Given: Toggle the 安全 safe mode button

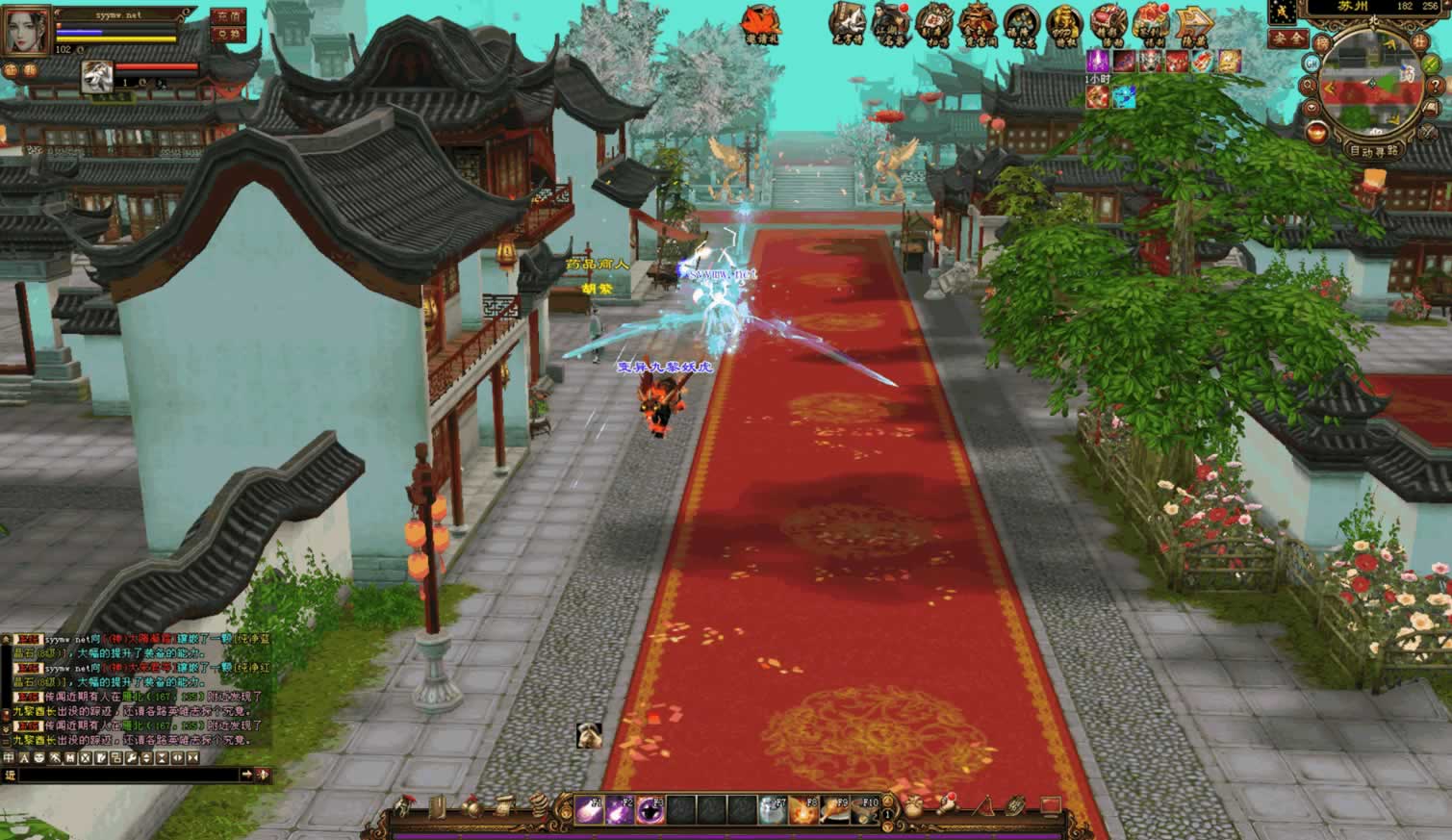Looking at the screenshot, I should [x=1287, y=38].
